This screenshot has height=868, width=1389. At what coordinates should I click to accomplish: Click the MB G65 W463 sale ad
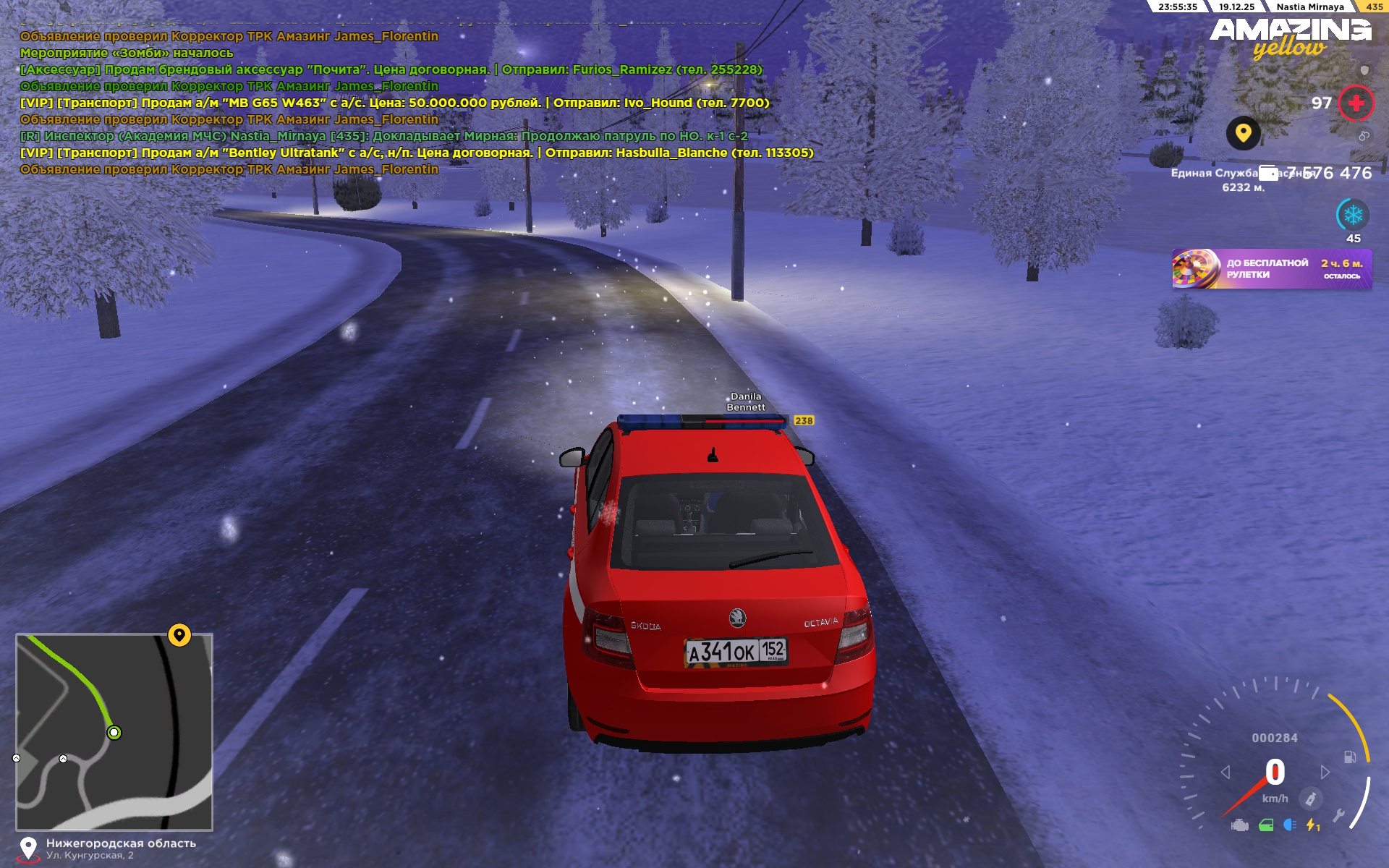394,103
